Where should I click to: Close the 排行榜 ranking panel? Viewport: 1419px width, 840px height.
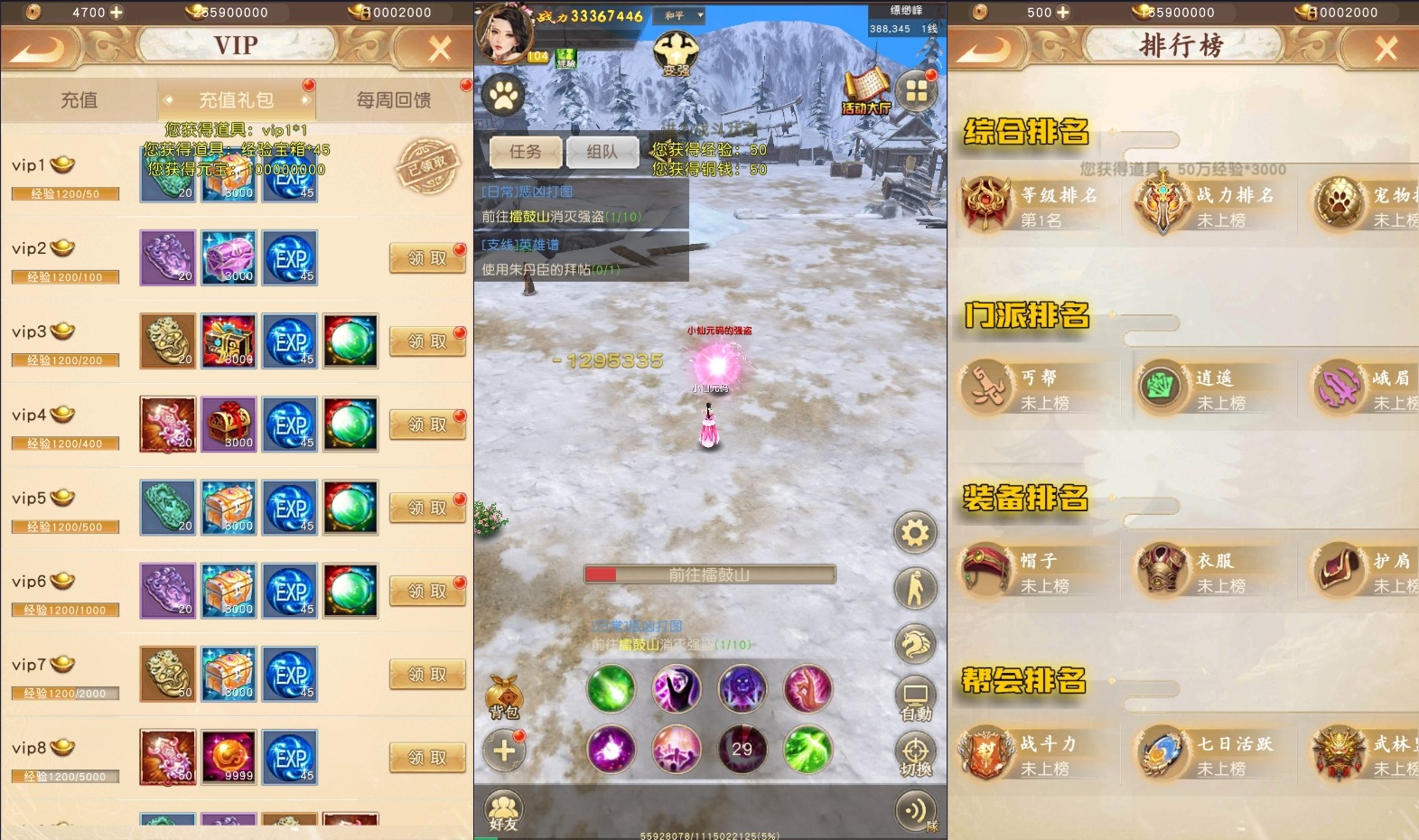pos(1386,49)
